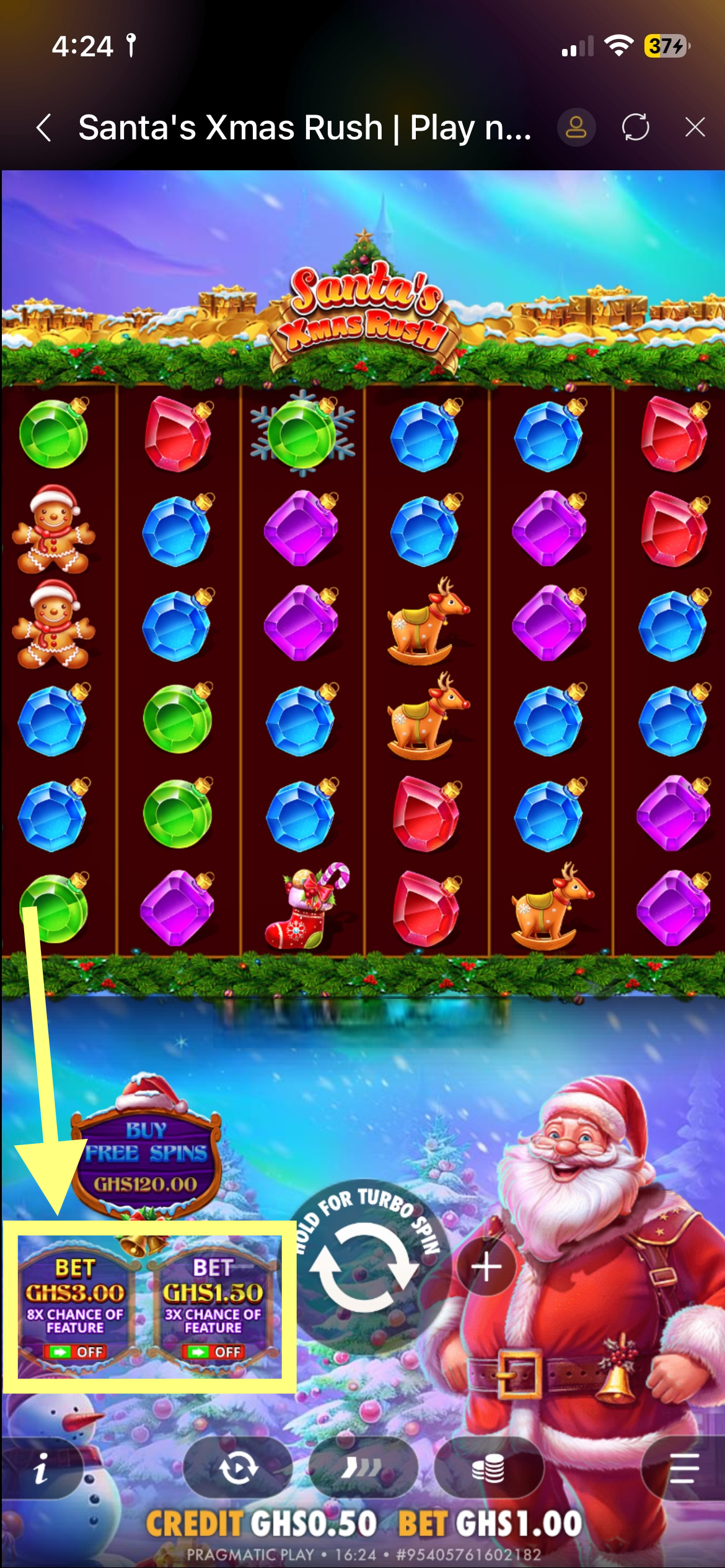This screenshot has width=725, height=1568.
Task: Go back to the previous page
Action: click(43, 128)
